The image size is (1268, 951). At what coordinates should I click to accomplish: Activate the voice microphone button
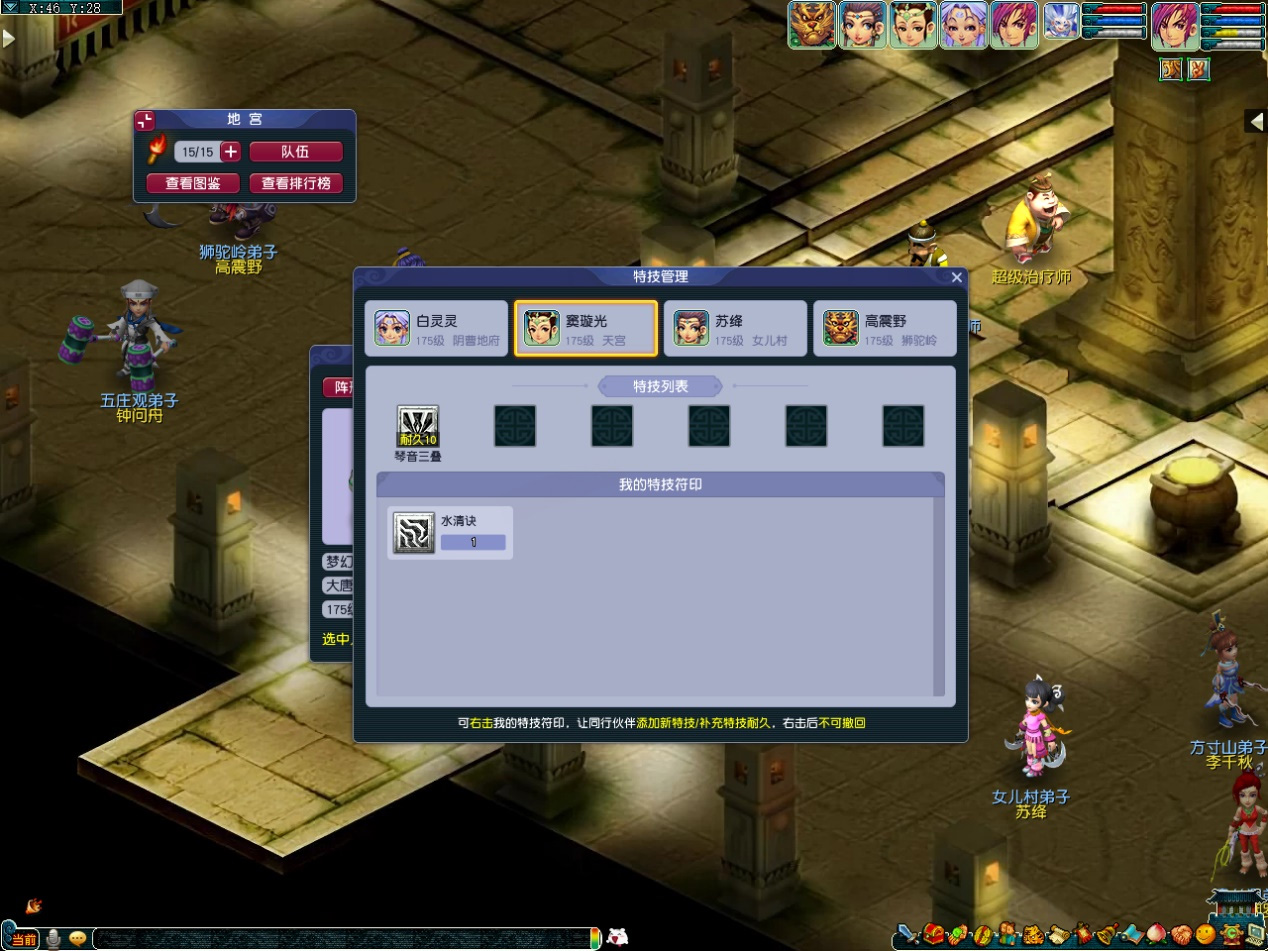[x=53, y=938]
